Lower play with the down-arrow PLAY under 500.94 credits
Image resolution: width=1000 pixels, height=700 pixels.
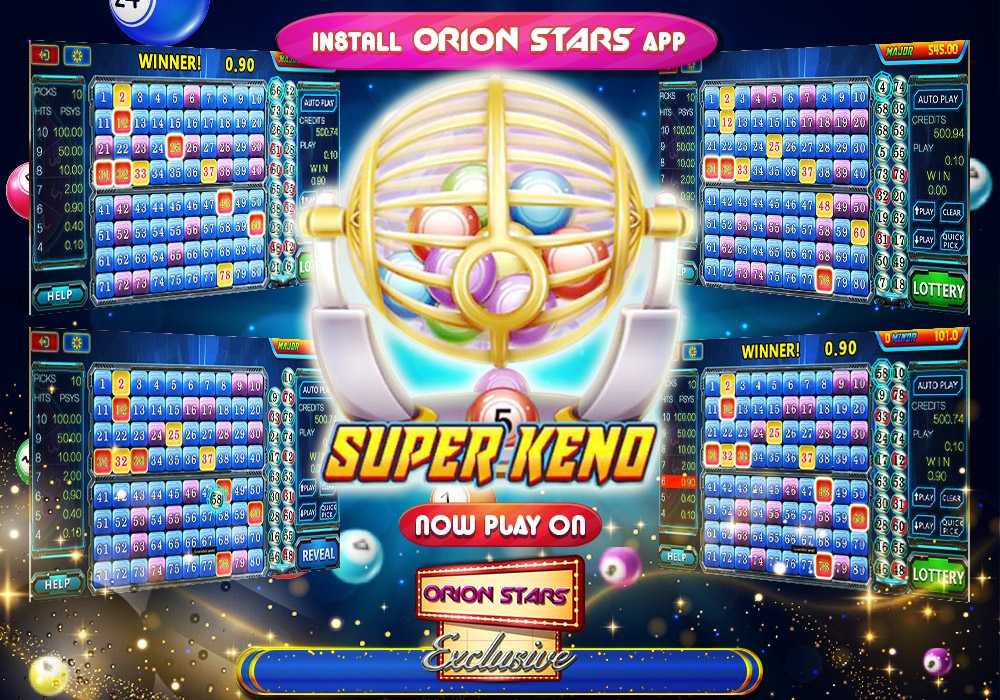(924, 239)
